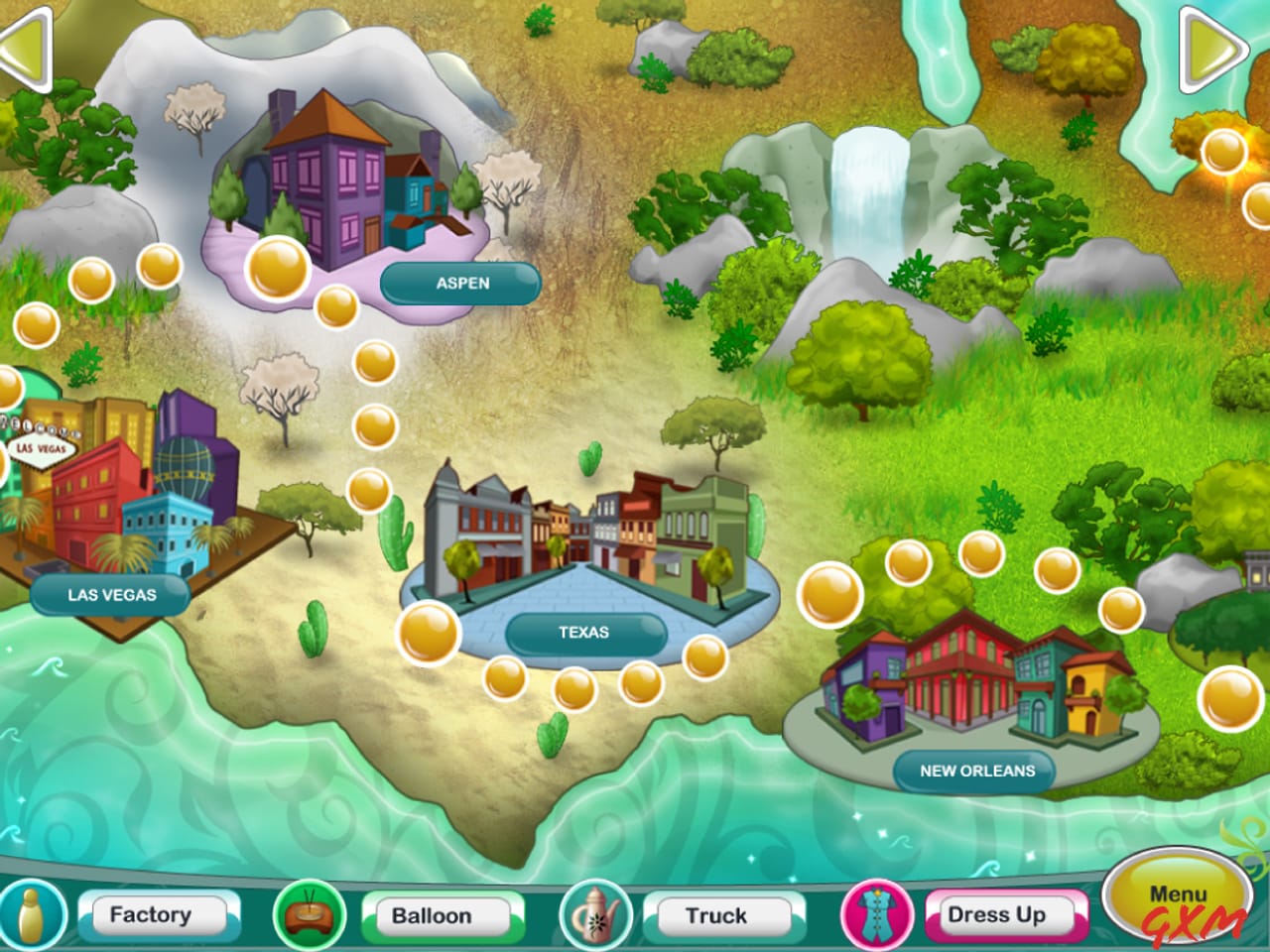This screenshot has height=952, width=1270.
Task: Click the Factory button
Action: (159, 915)
